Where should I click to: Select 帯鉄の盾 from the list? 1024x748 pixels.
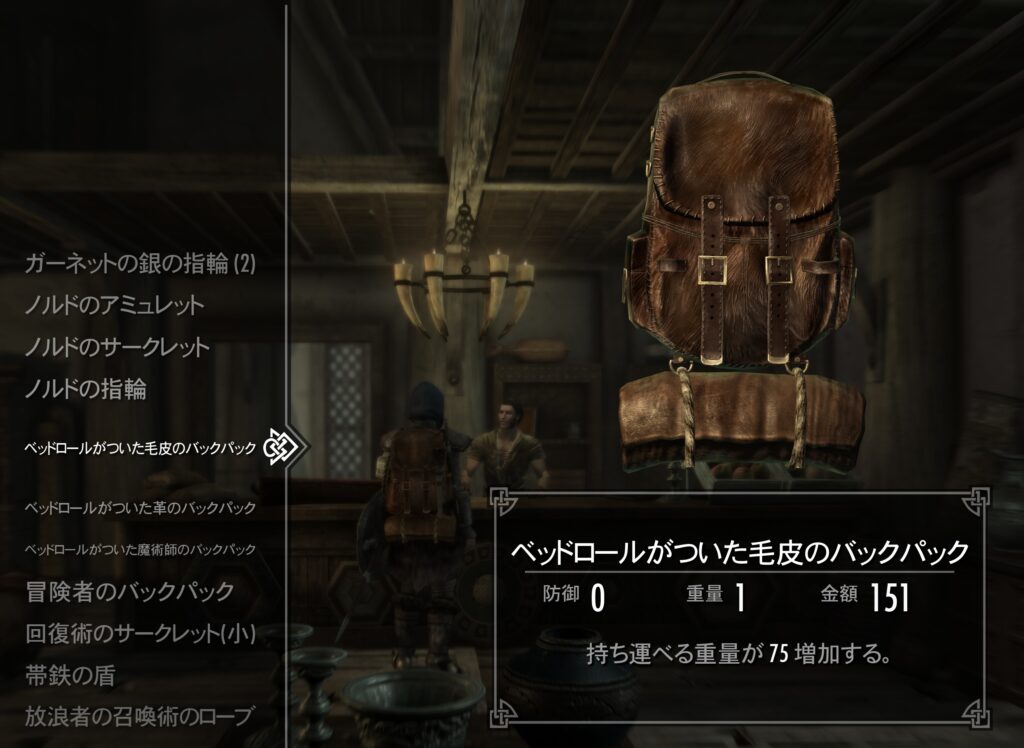pyautogui.click(x=70, y=675)
